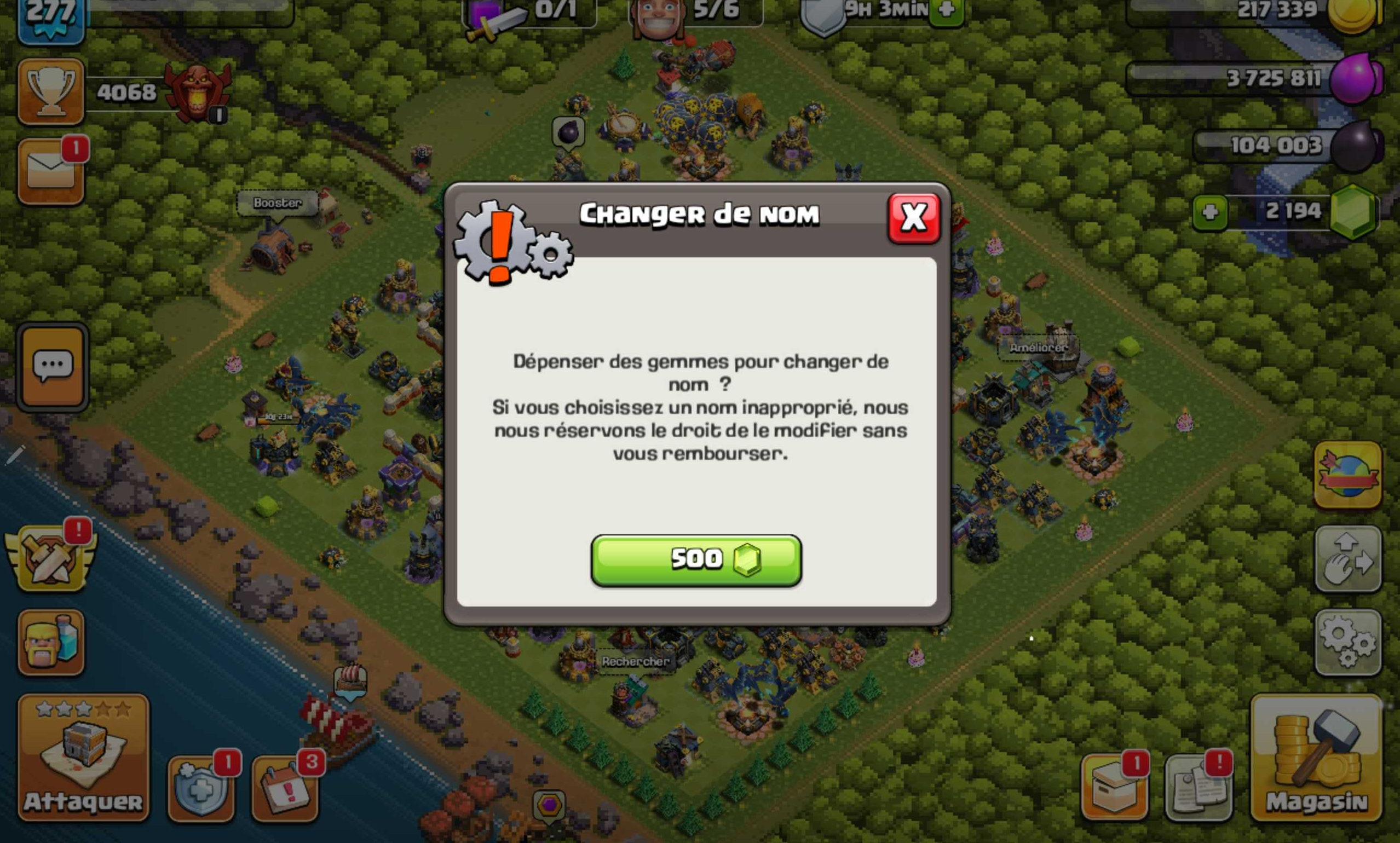Open the inbox mail icon showing 1 notification

[50, 170]
